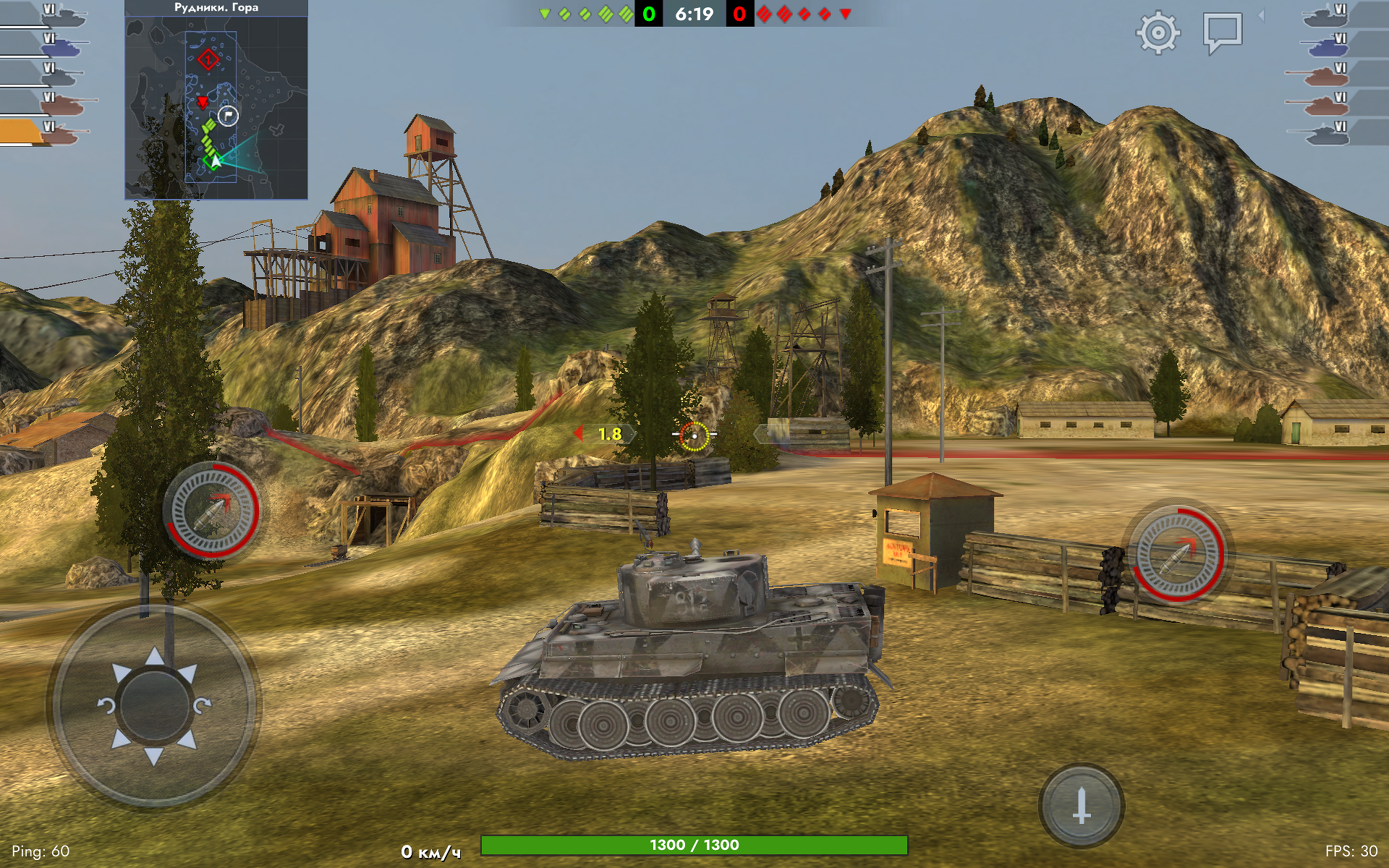The width and height of the screenshot is (1389, 868).
Task: Fire using the right shell button
Action: tap(1178, 554)
